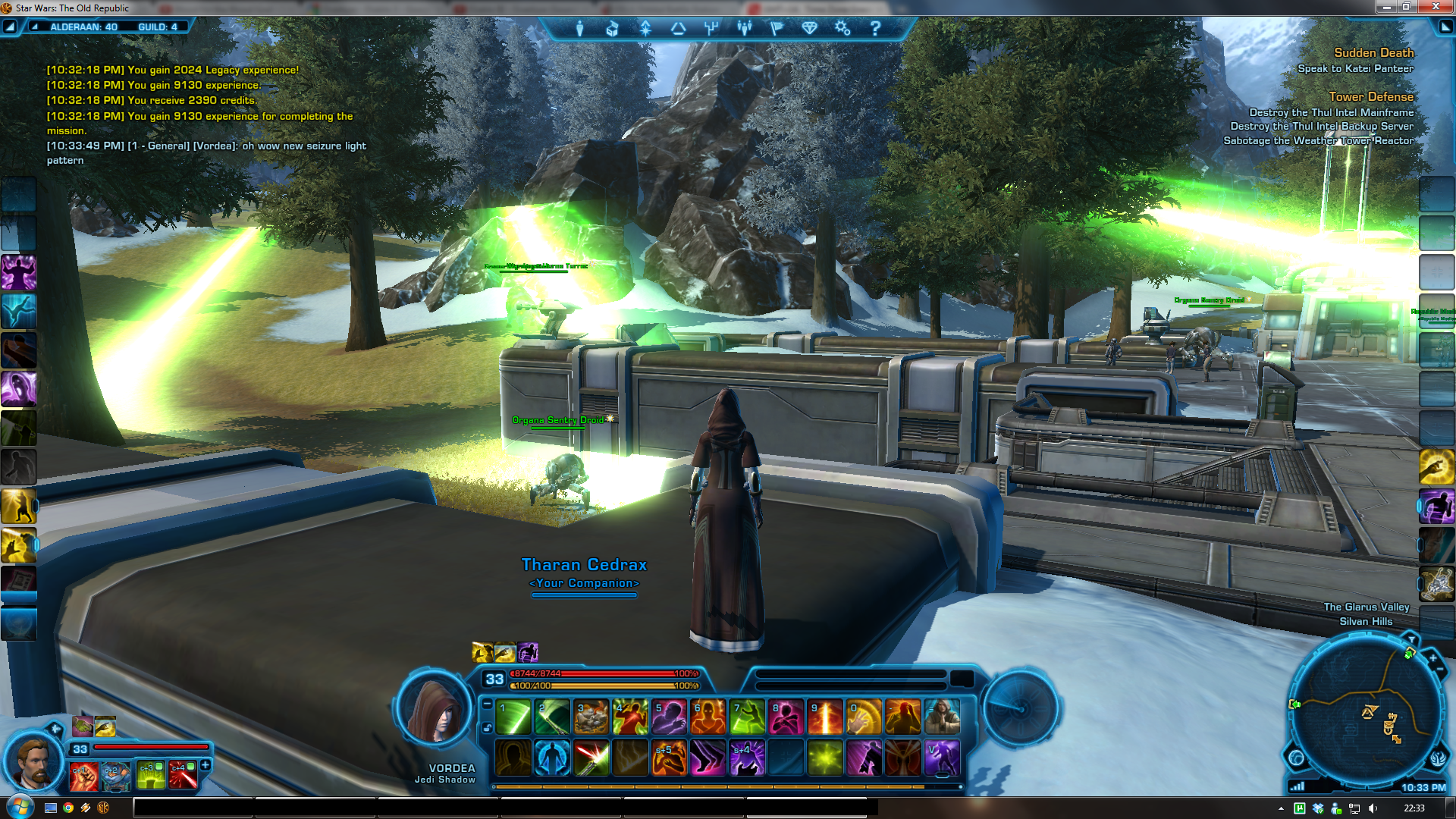Open the inventory box icon

[612, 29]
